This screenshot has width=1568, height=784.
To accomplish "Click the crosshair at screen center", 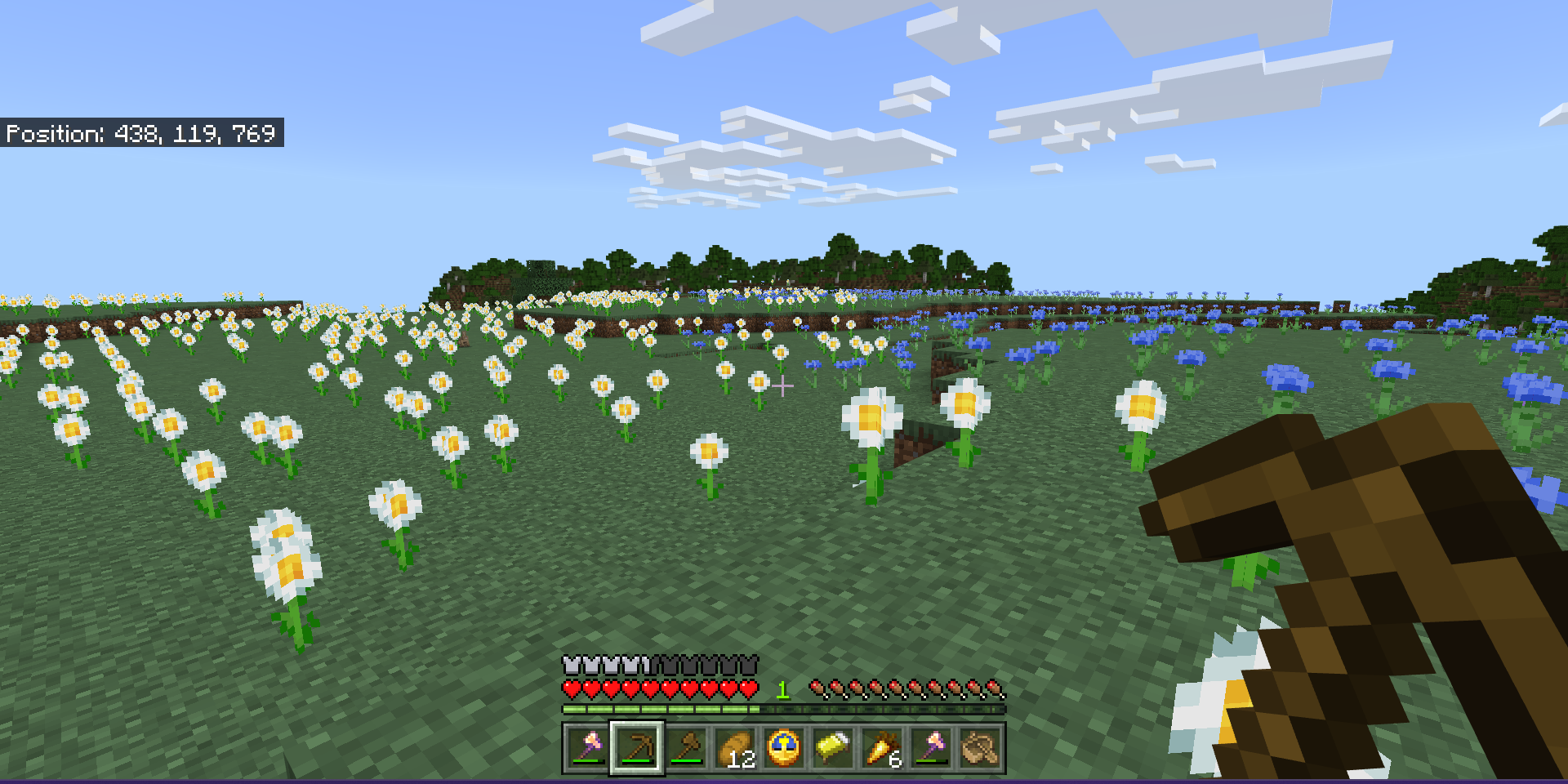I will (x=784, y=384).
